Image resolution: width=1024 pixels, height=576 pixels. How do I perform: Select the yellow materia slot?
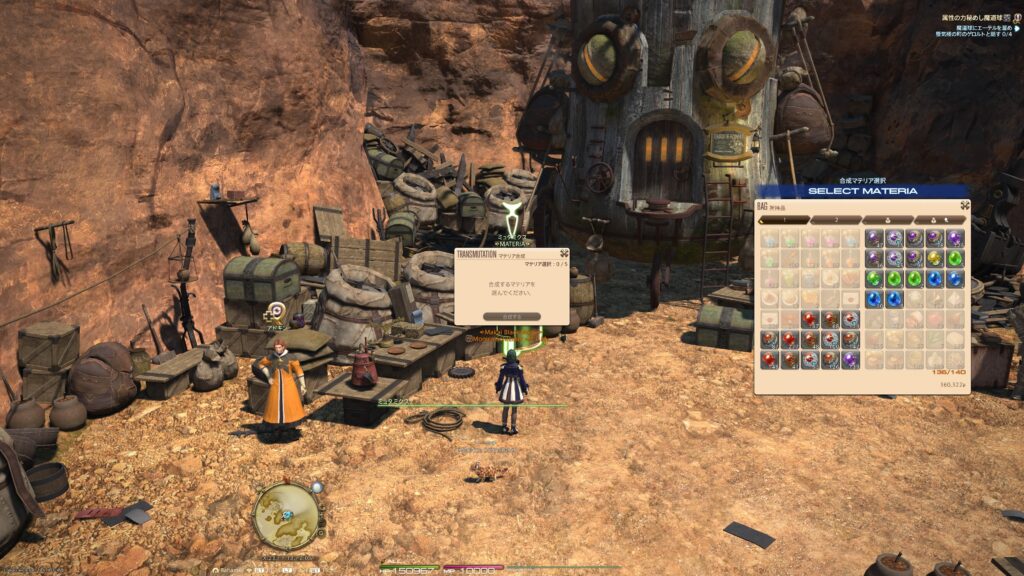coord(934,258)
